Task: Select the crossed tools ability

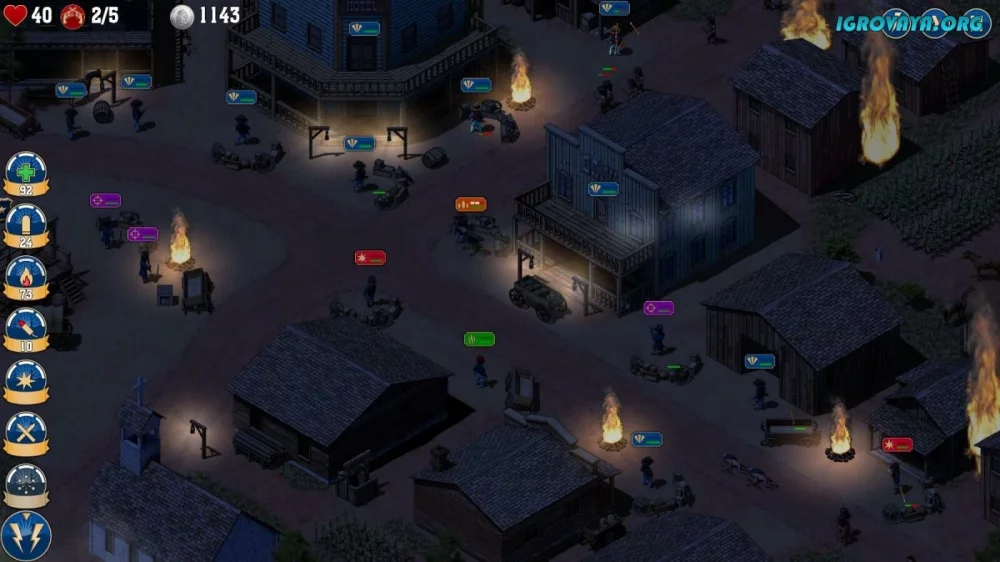Action: (x=26, y=431)
